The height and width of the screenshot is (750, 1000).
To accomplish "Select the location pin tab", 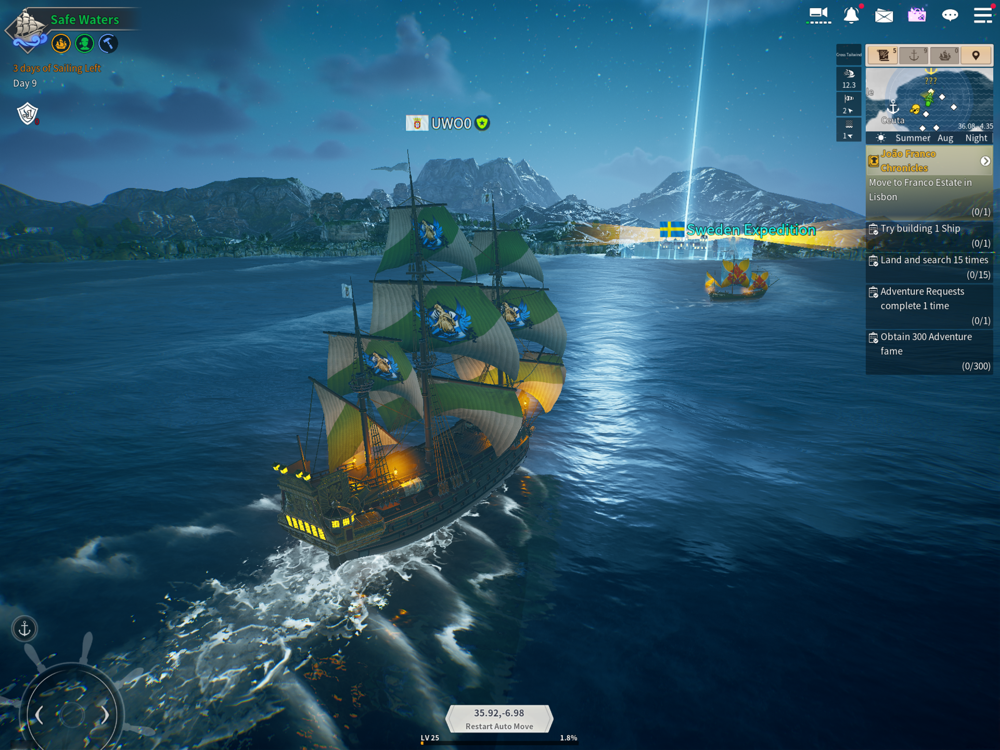I will 976,56.
